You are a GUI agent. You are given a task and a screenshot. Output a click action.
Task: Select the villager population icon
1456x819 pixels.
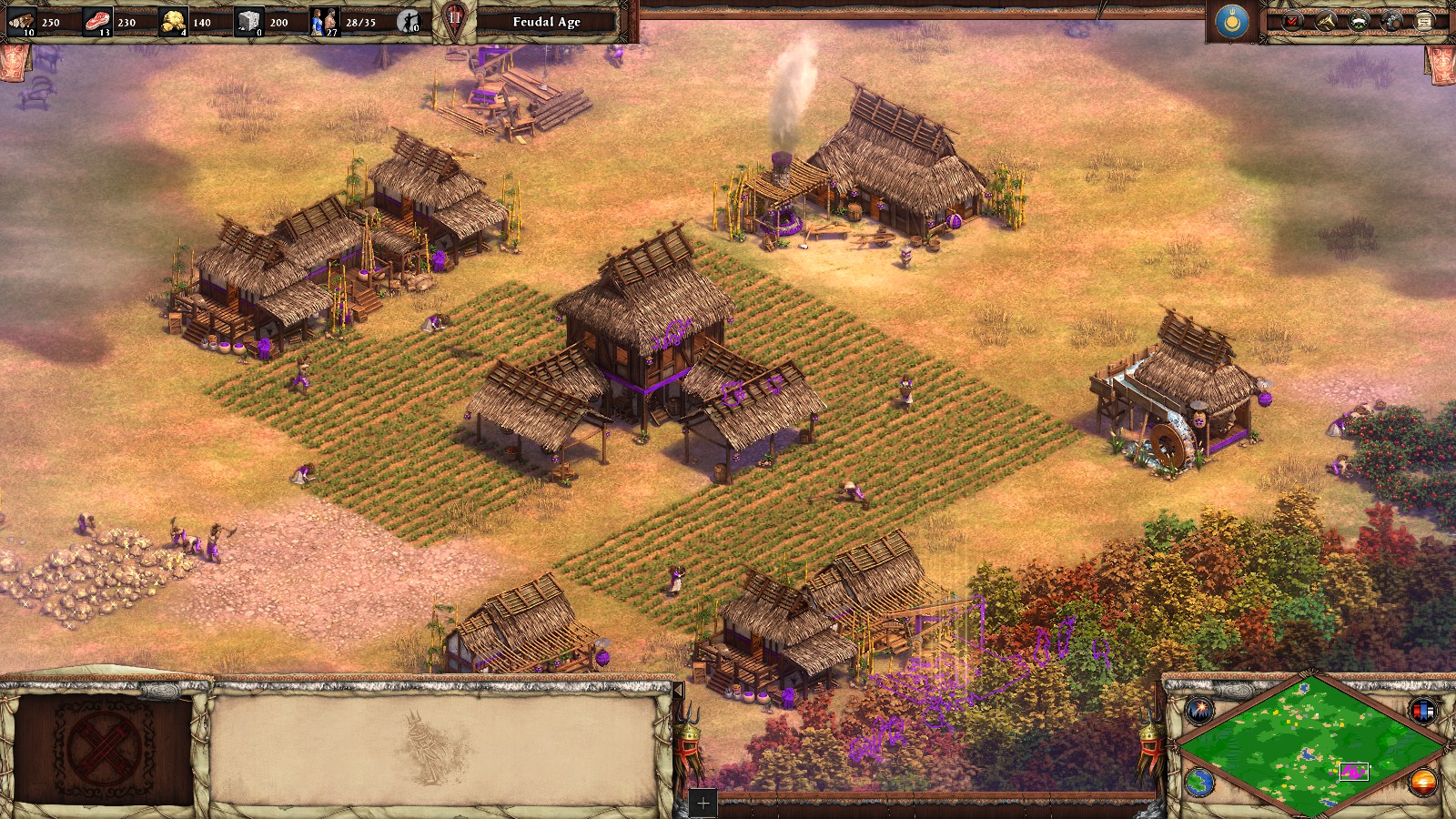pyautogui.click(x=324, y=21)
